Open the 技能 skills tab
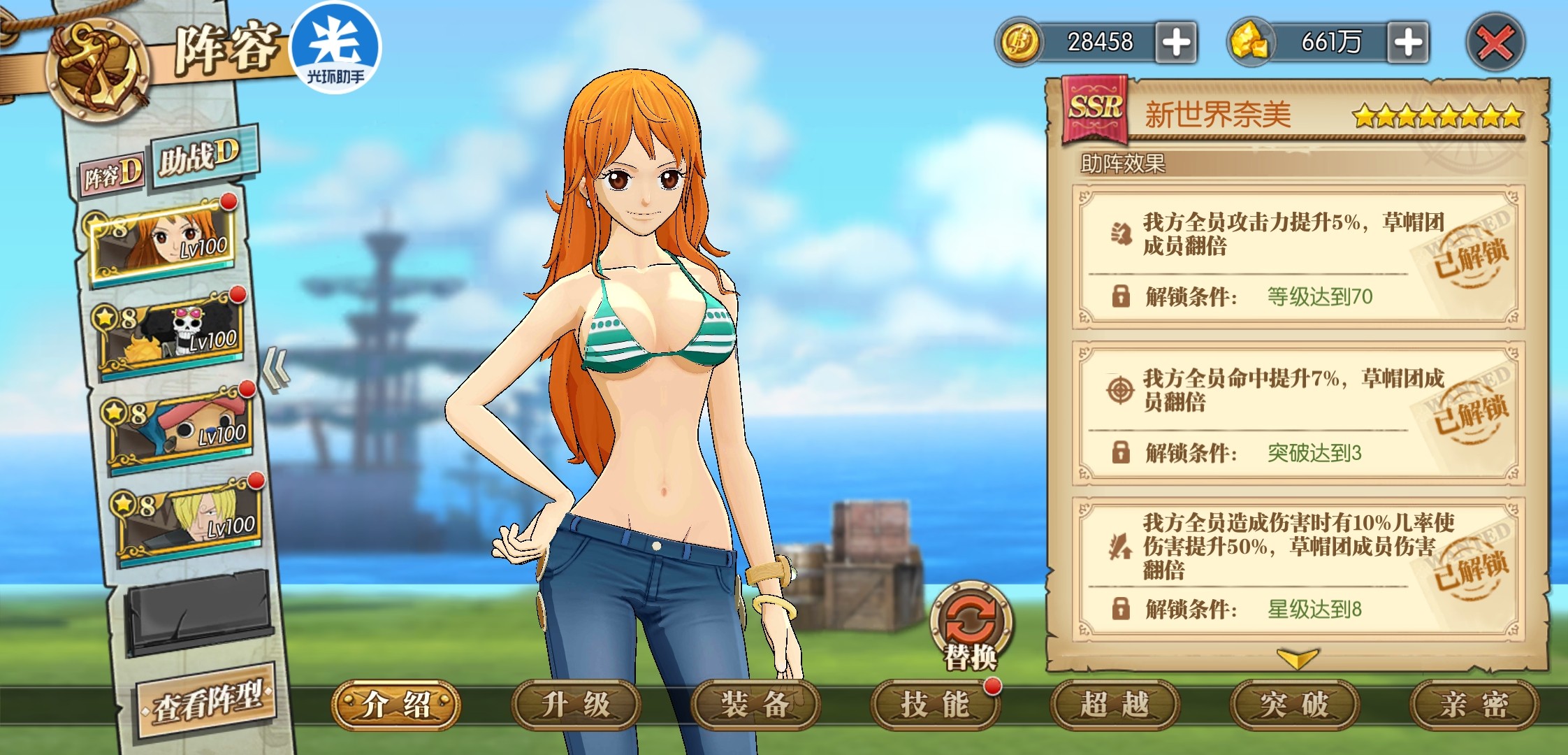The image size is (1568, 755). pos(935,705)
